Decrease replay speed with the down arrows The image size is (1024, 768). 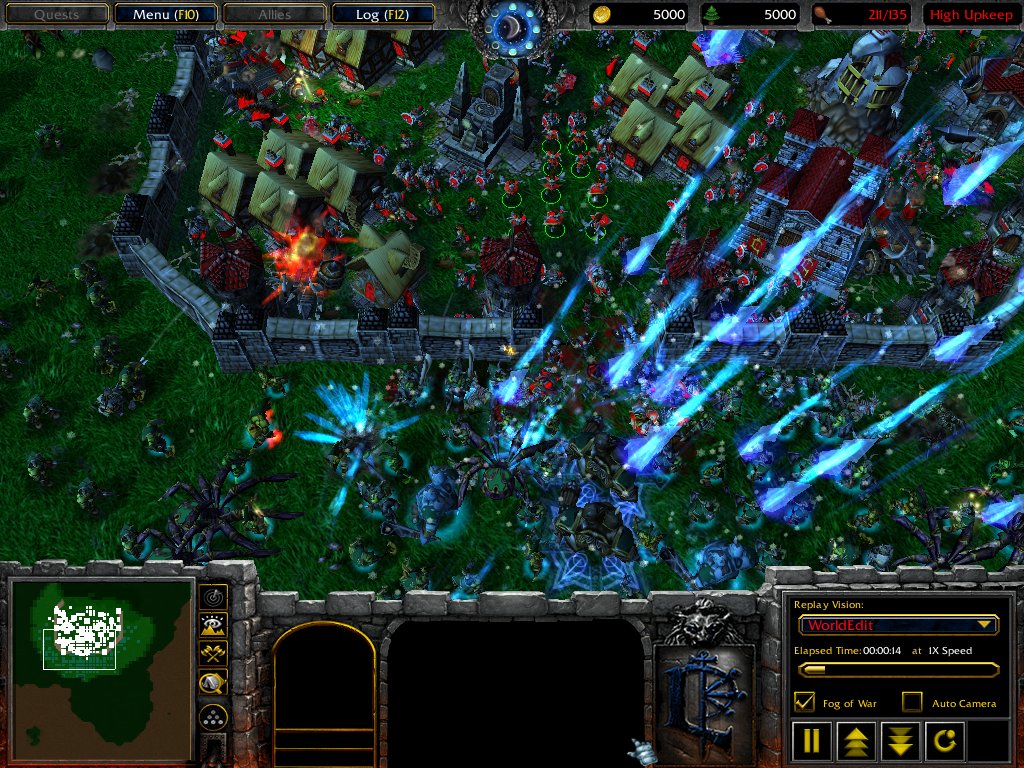point(899,741)
